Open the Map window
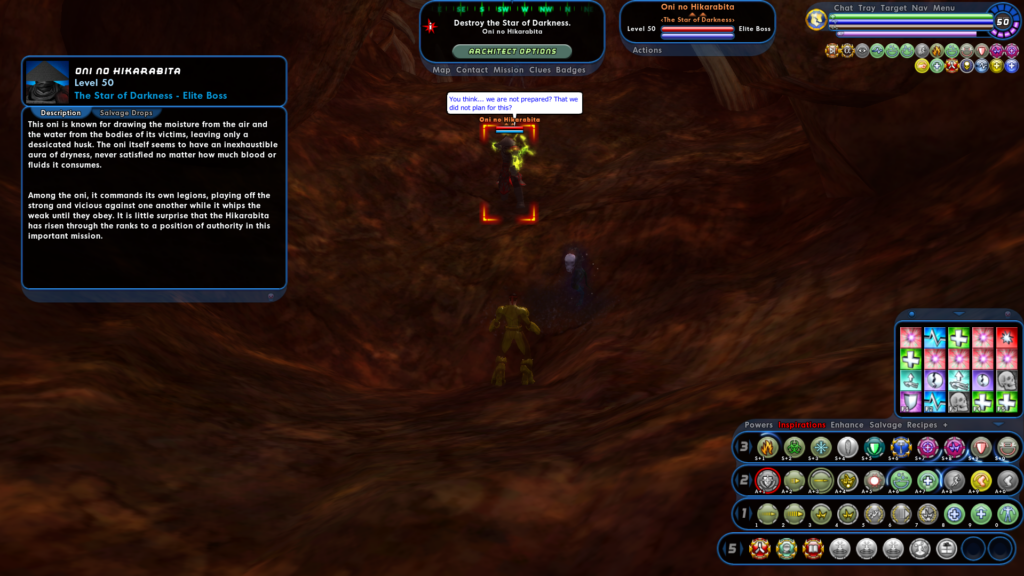This screenshot has height=576, width=1024. (x=441, y=70)
